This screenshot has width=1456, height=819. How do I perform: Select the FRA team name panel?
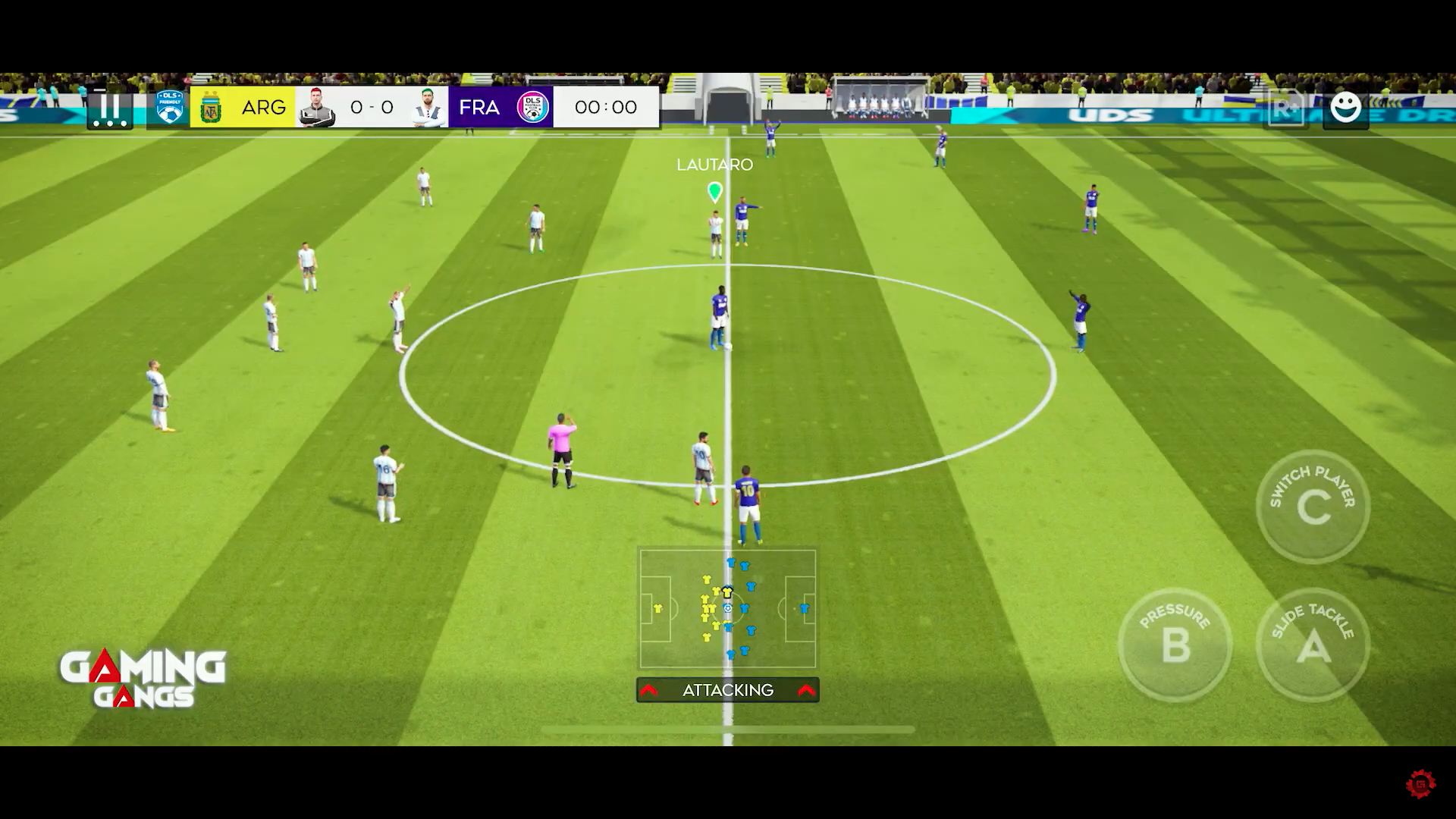coord(480,107)
